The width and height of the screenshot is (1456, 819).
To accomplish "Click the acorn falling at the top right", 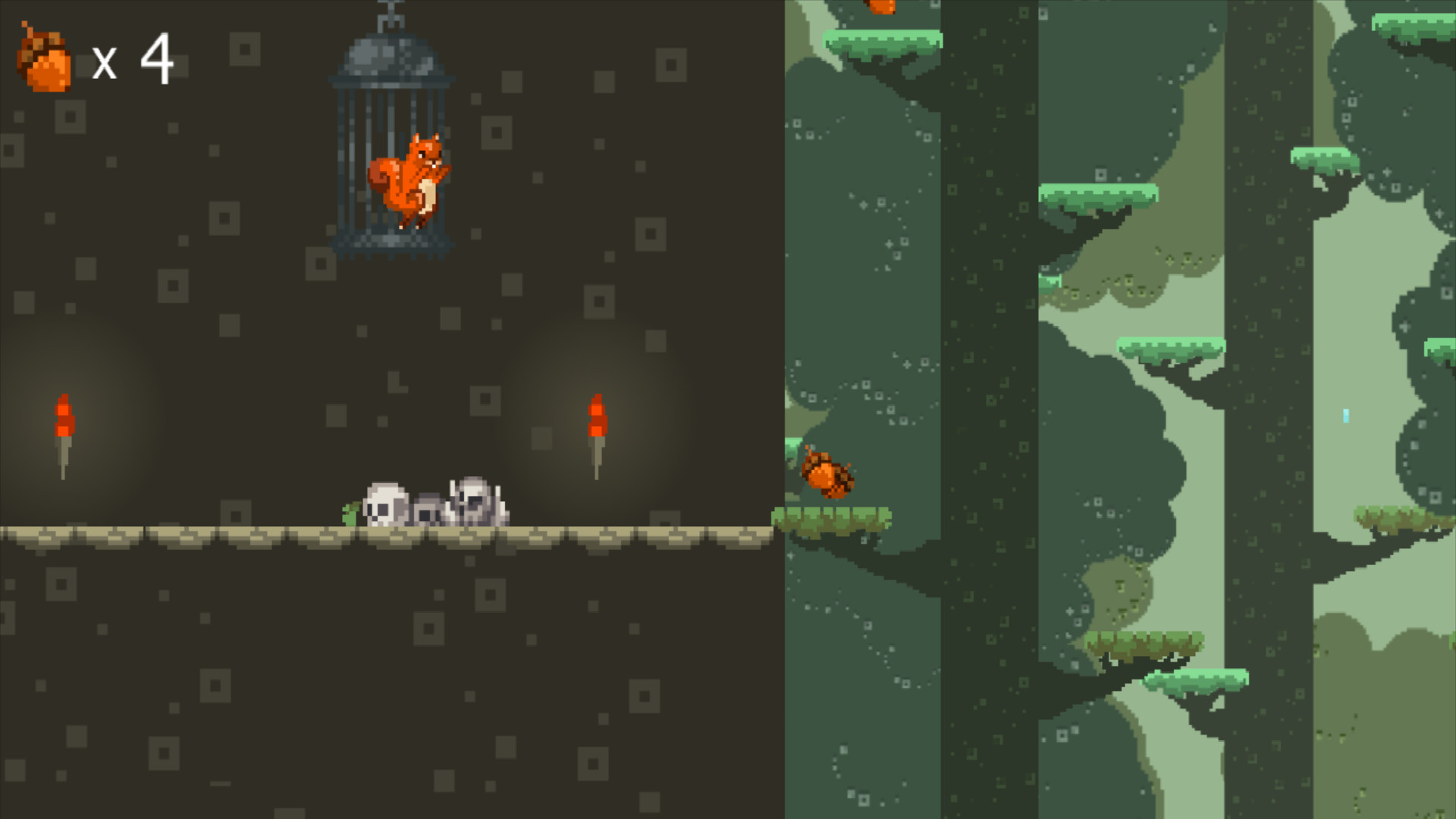I will 882,9.
